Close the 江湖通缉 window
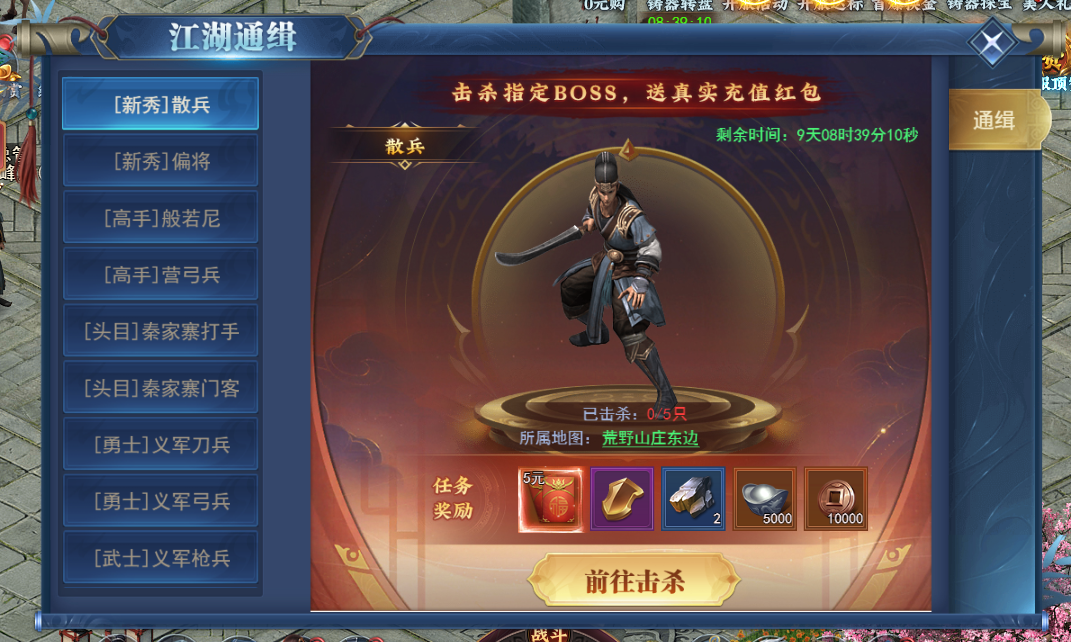1071x642 pixels. [x=991, y=44]
